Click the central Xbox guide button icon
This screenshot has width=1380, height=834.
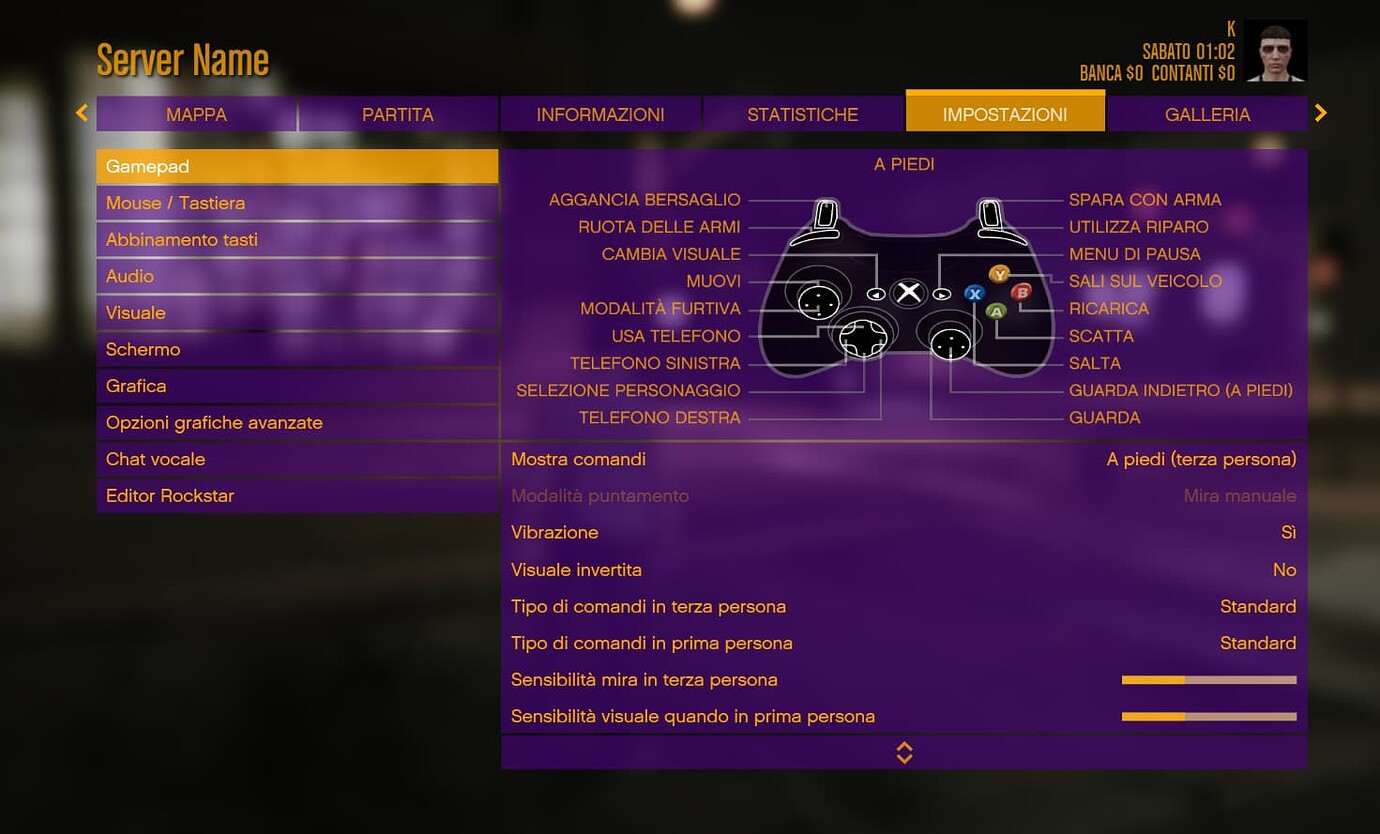(x=908, y=293)
